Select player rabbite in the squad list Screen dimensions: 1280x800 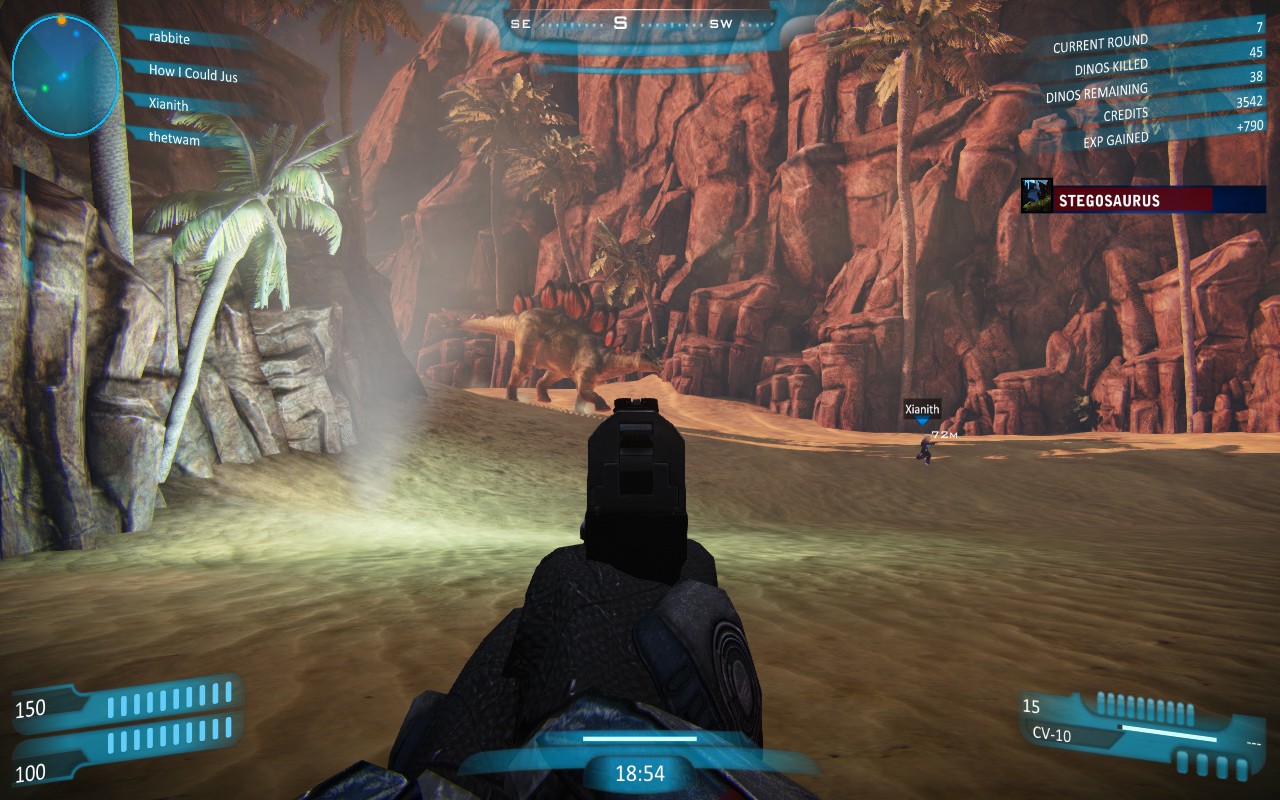(169, 39)
